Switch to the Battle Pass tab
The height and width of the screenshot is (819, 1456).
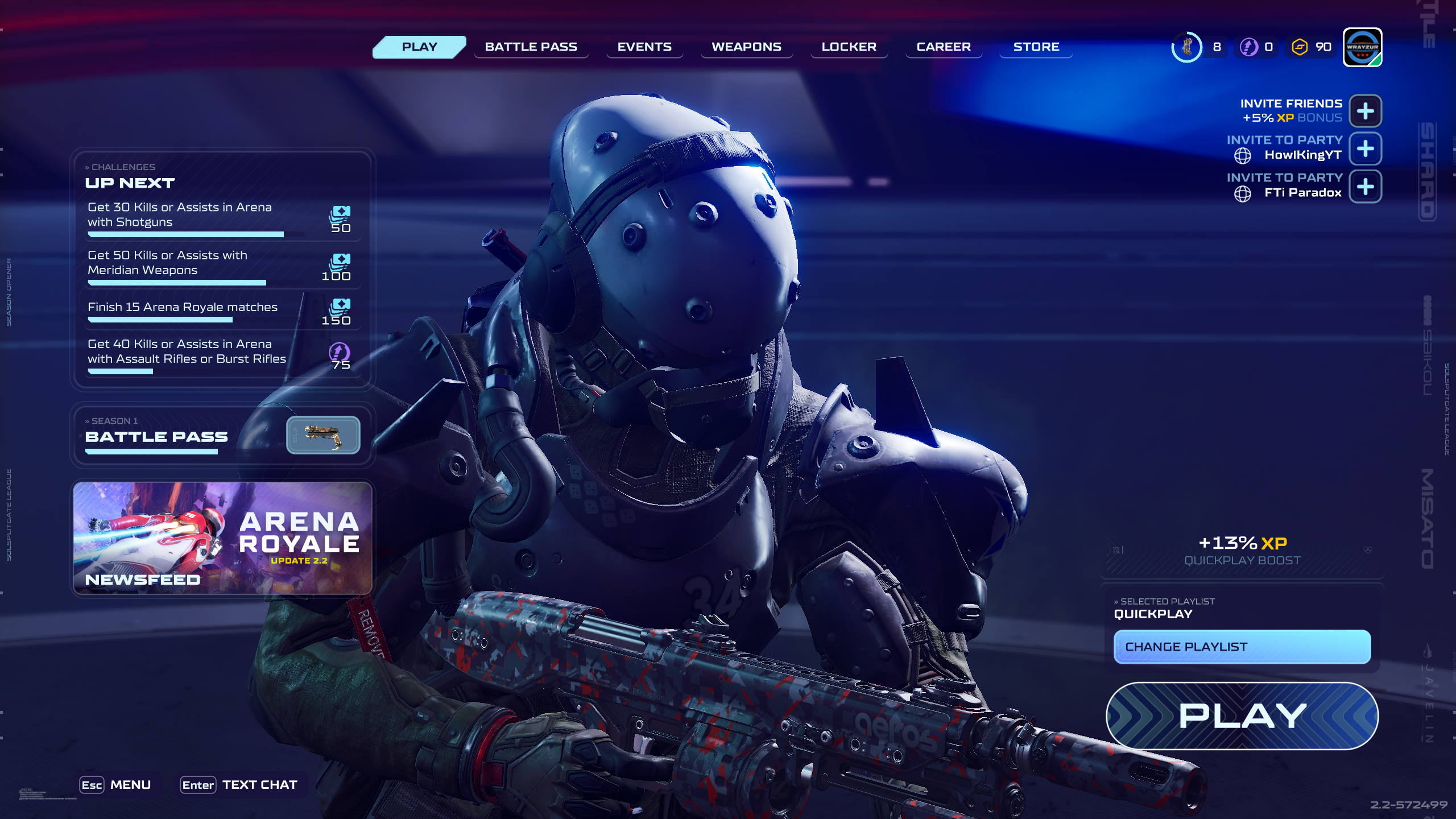[x=531, y=47]
